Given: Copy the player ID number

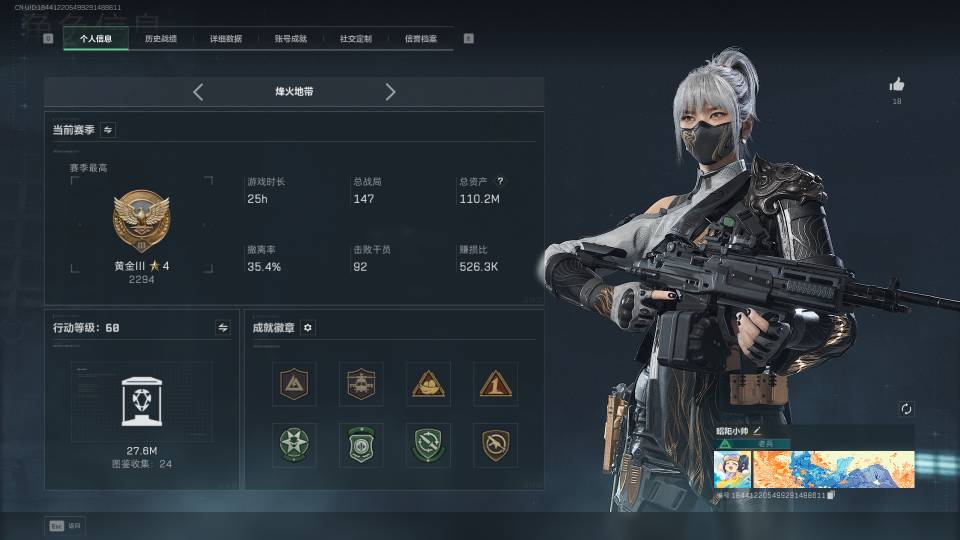Looking at the screenshot, I should [x=831, y=495].
